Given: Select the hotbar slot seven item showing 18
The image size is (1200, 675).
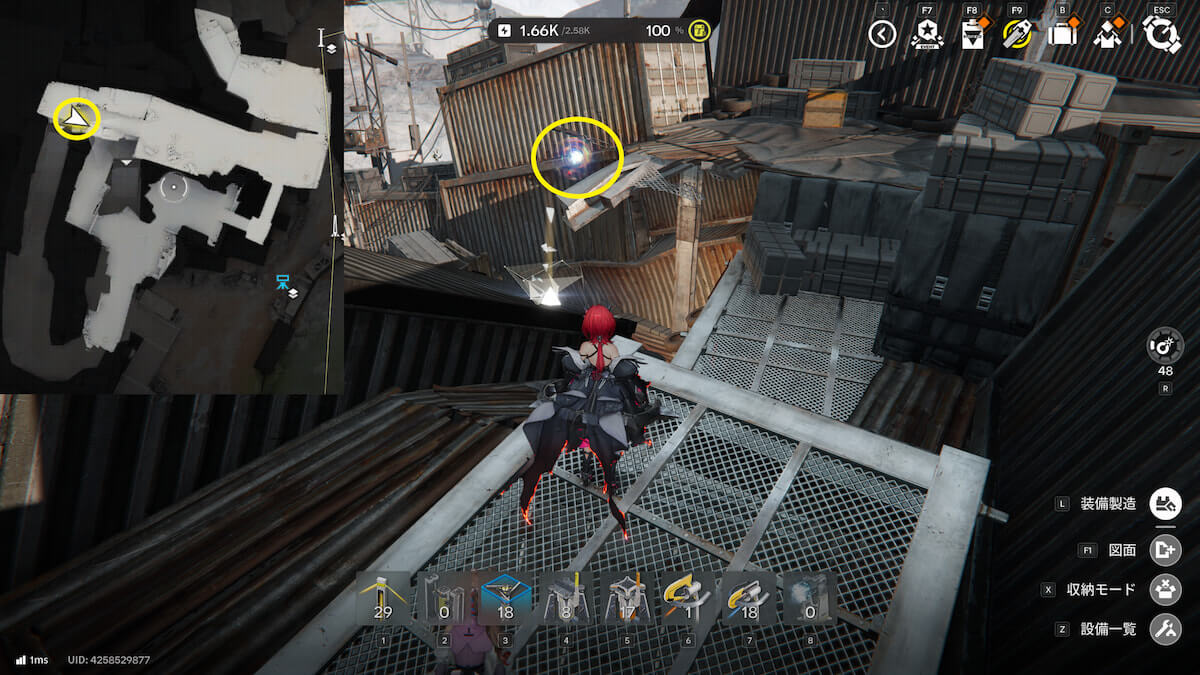Looking at the screenshot, I should (746, 598).
